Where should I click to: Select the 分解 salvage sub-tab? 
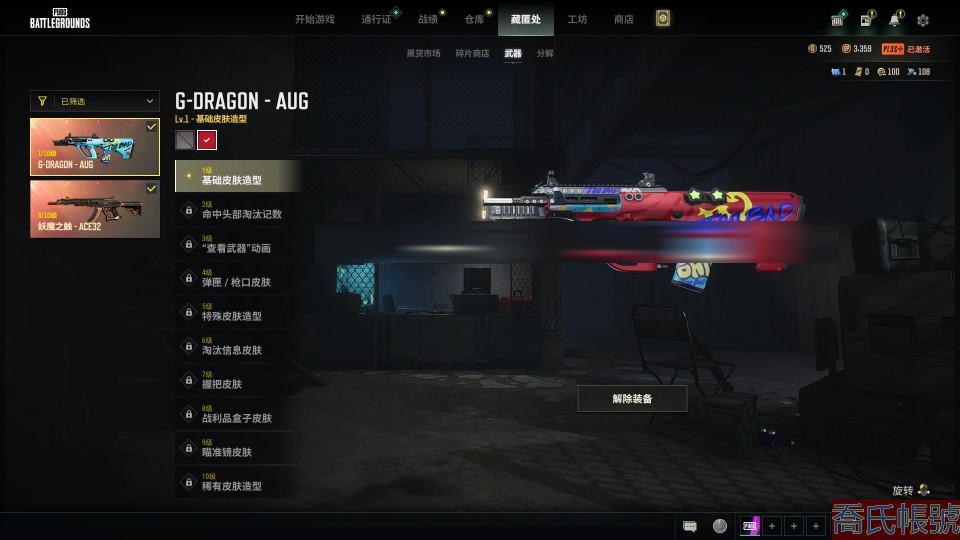pyautogui.click(x=545, y=53)
